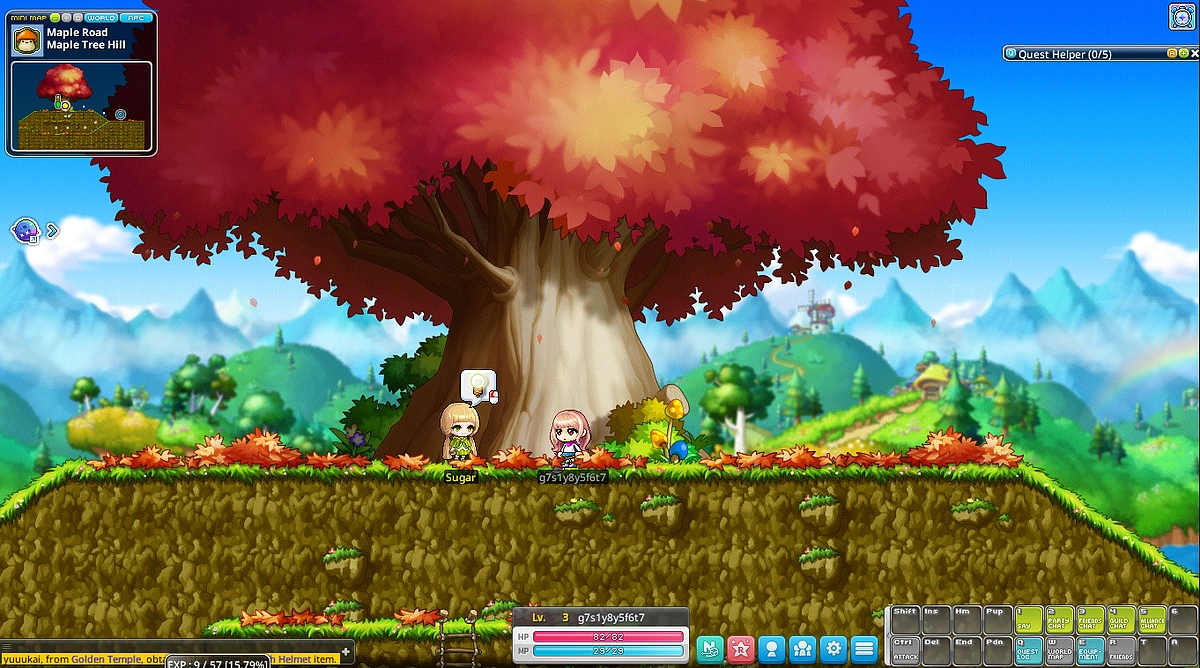
Task: Open the red star event menu
Action: pyautogui.click(x=740, y=648)
